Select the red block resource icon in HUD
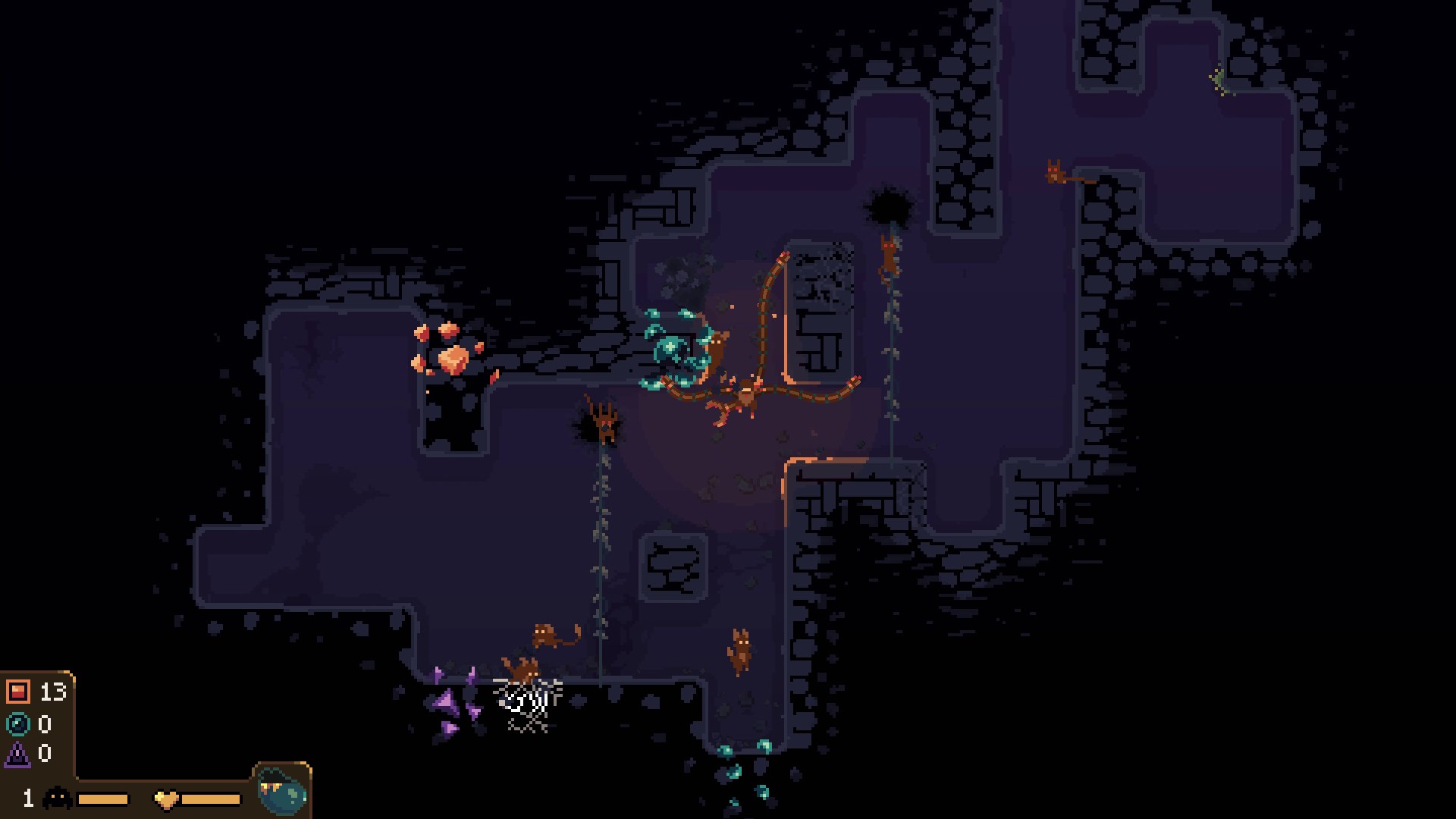 click(17, 692)
